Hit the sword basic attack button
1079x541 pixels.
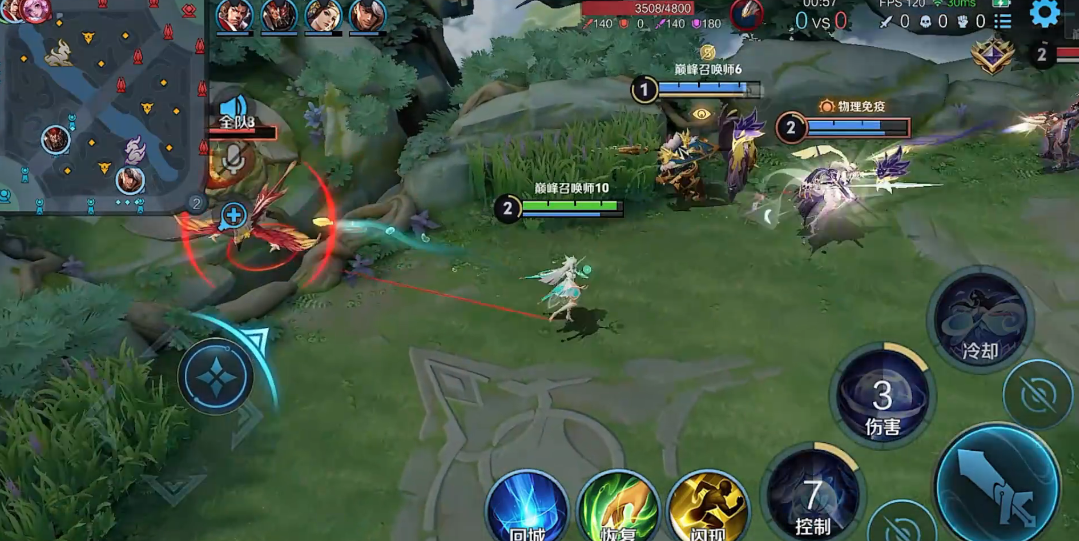(997, 487)
